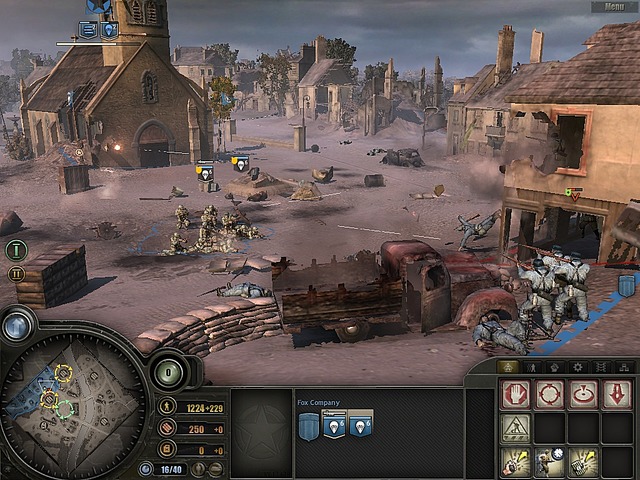Select objective marker I on the left edge
Screen dimensions: 640x480
click(16, 250)
